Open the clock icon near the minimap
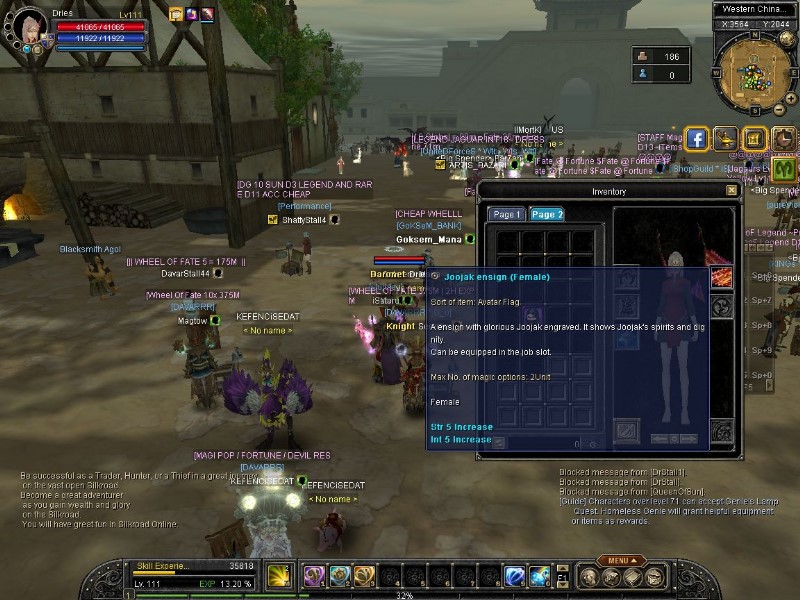The height and width of the screenshot is (600, 800). pos(783,139)
